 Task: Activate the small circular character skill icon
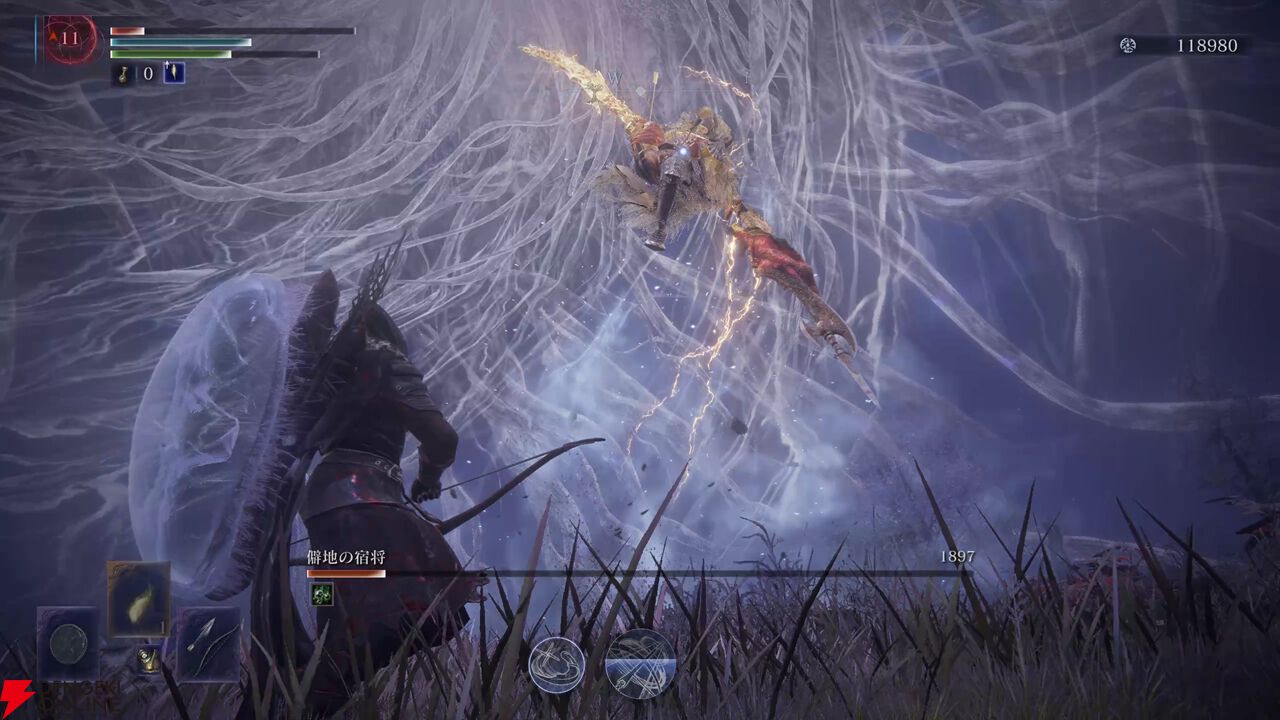click(557, 665)
